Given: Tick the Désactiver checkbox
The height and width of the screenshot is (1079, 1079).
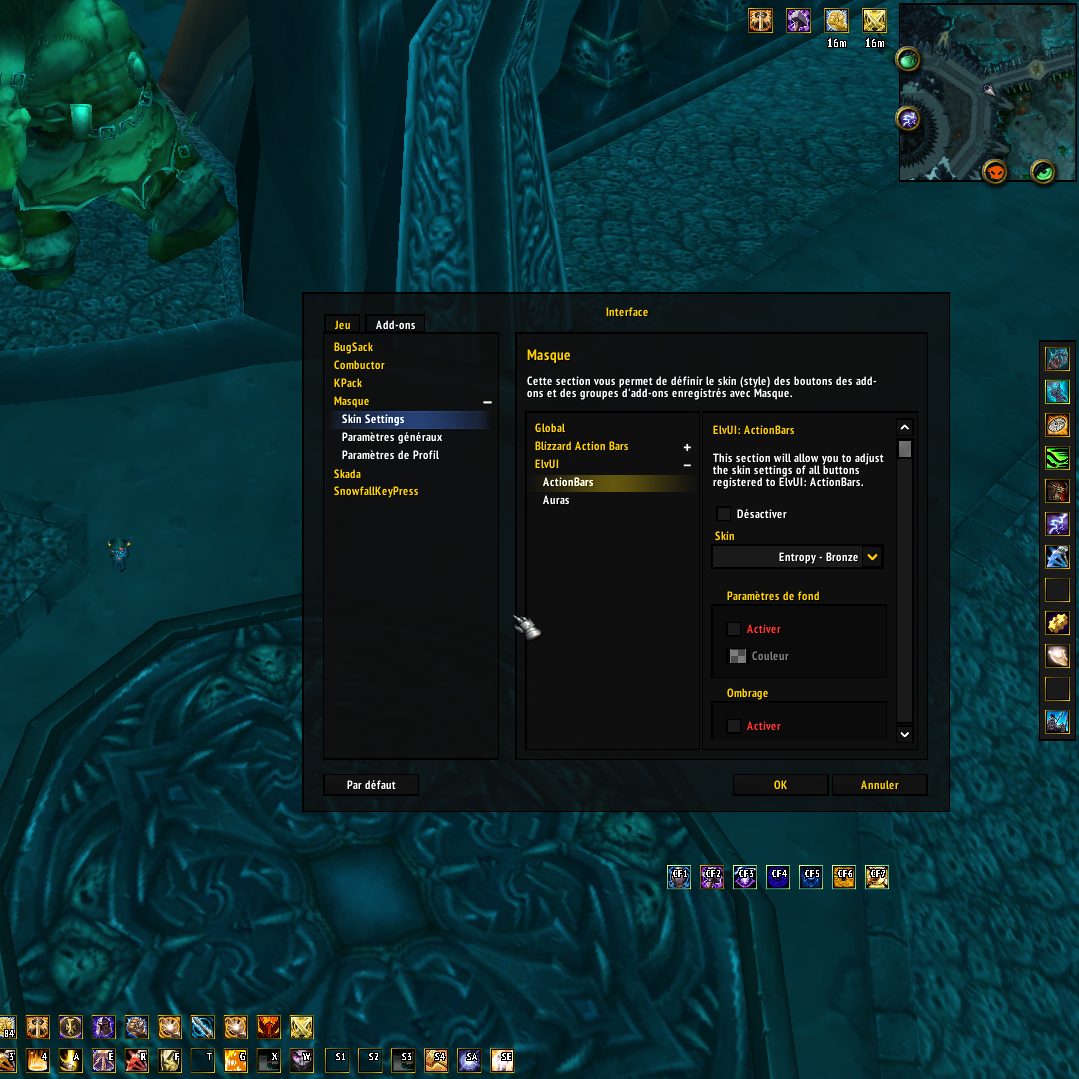Looking at the screenshot, I should click(x=724, y=514).
